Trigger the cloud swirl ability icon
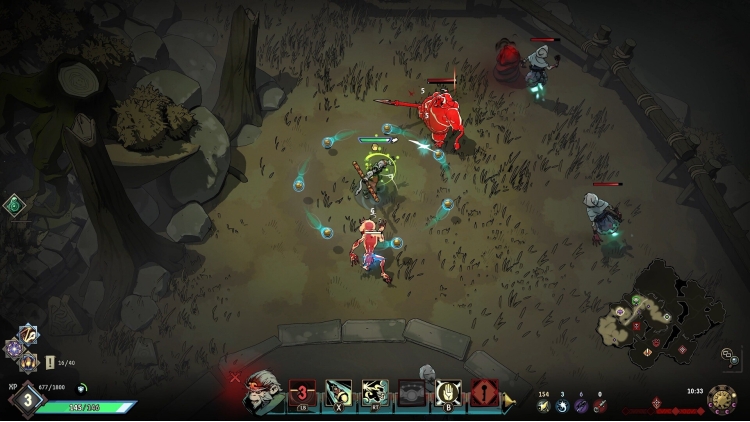Image resolution: width=750 pixels, height=422 pixels. click(376, 393)
